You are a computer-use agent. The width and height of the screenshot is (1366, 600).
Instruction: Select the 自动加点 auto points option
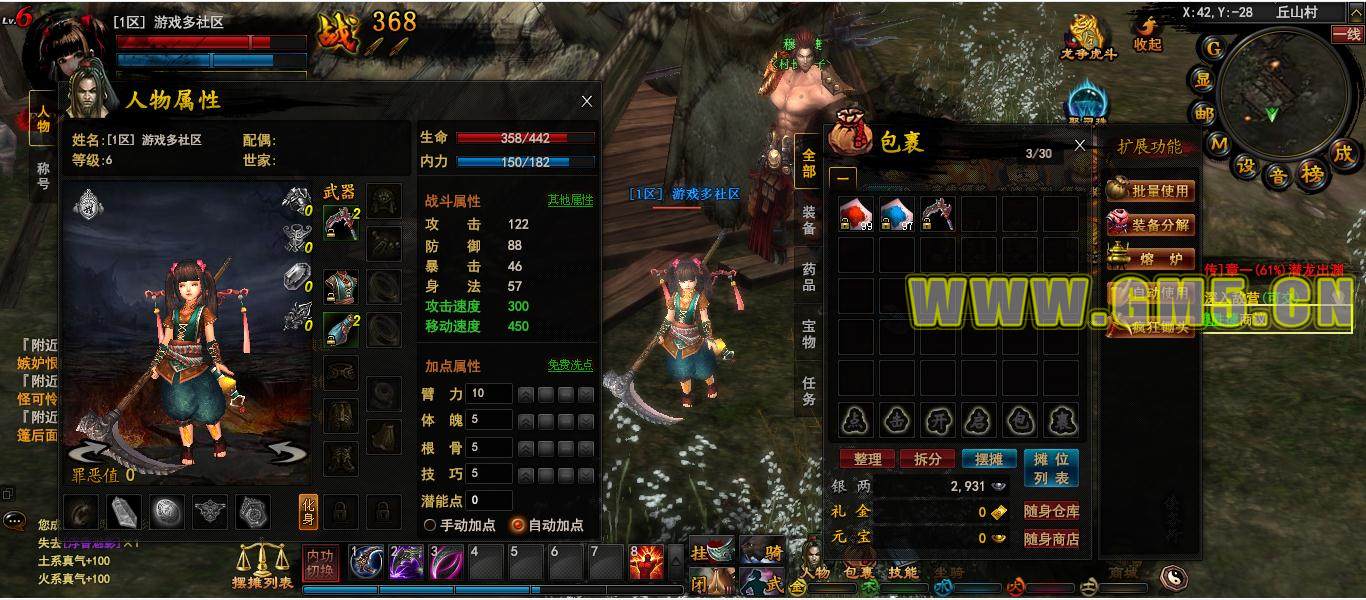[518, 525]
